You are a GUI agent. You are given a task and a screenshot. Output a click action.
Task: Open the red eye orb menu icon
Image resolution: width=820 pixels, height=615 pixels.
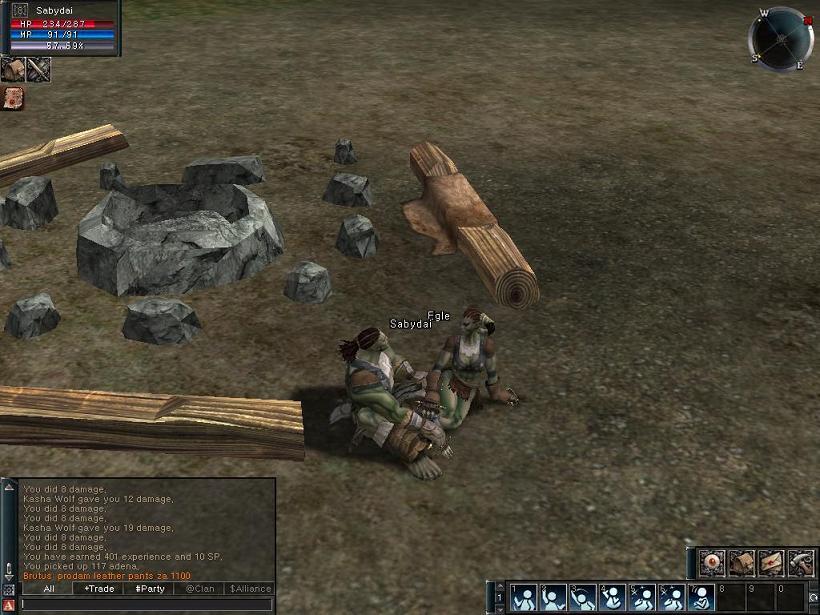[711, 563]
